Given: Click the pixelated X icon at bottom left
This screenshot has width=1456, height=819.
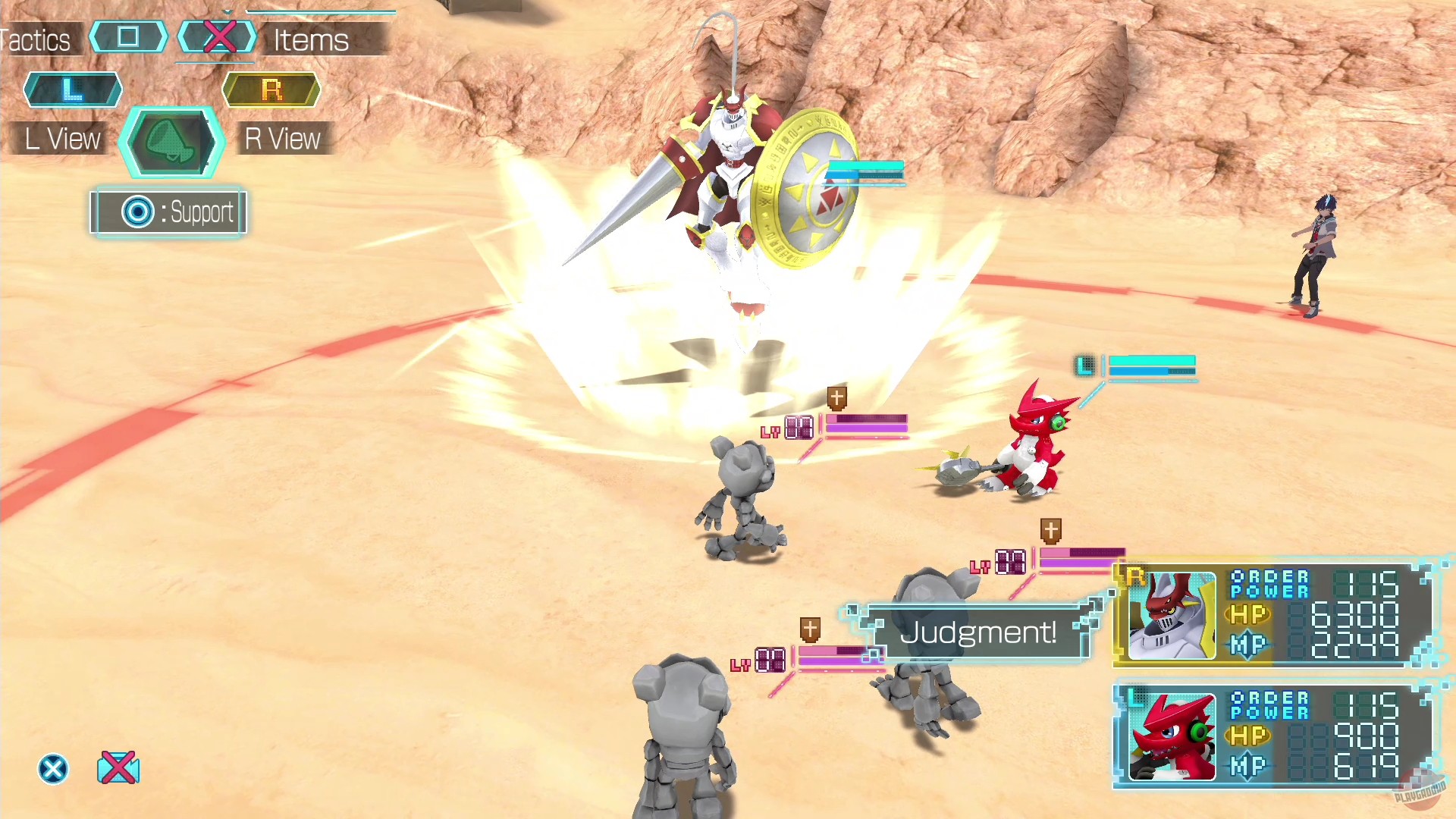Looking at the screenshot, I should pos(118,768).
